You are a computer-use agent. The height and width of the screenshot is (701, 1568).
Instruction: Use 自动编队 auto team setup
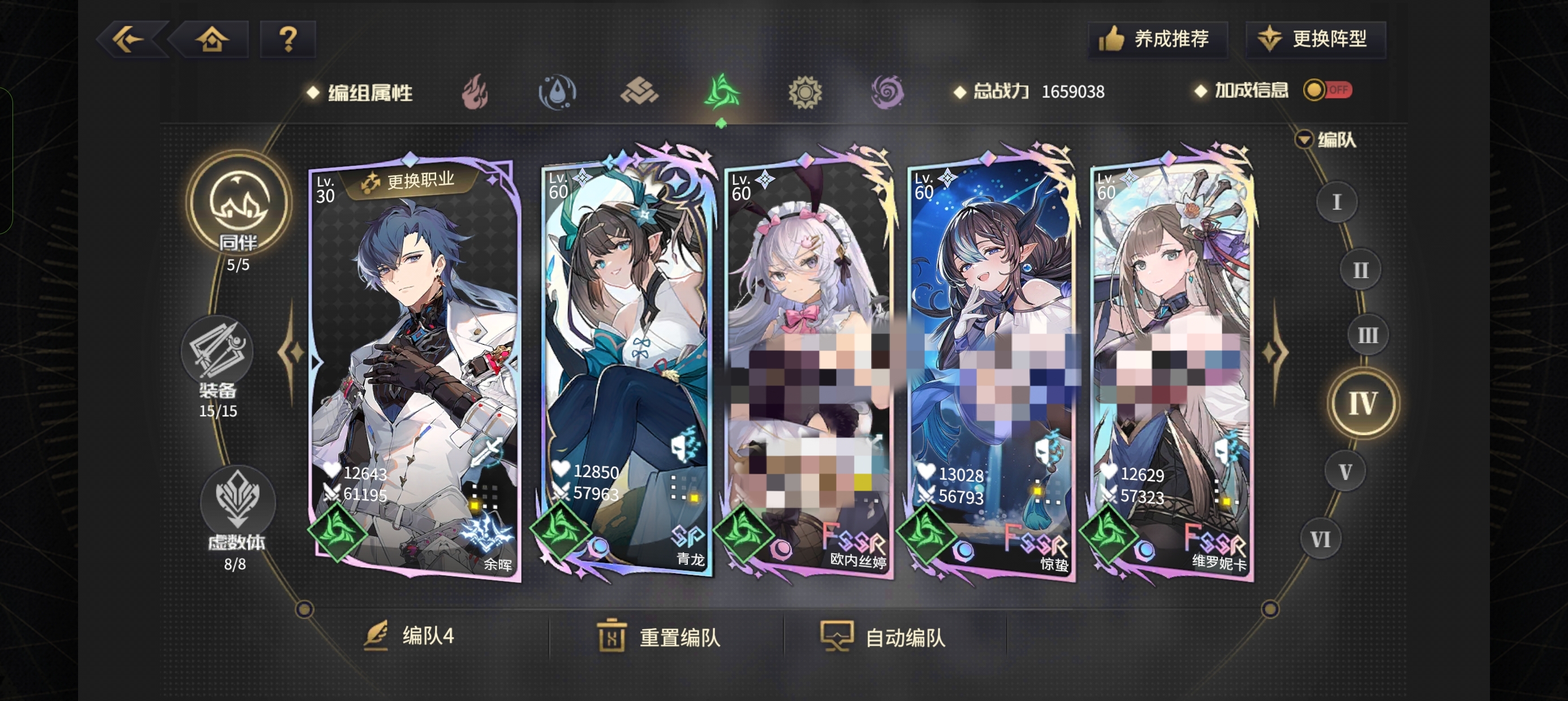pyautogui.click(x=884, y=637)
